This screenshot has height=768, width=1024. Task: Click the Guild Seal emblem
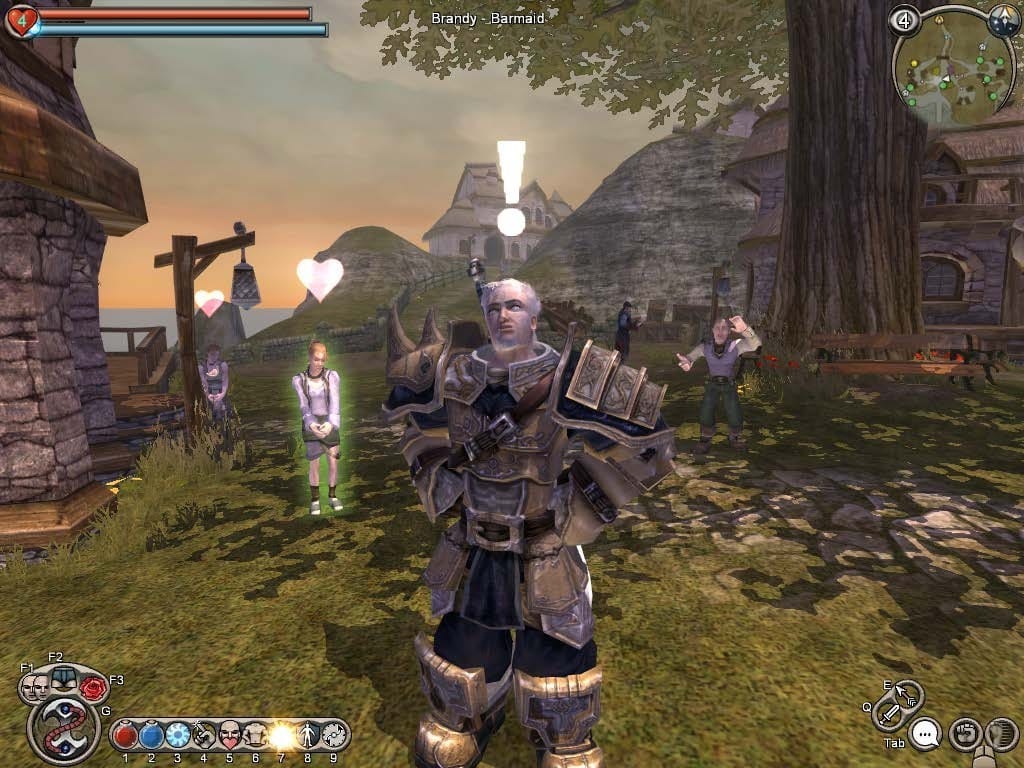point(63,729)
